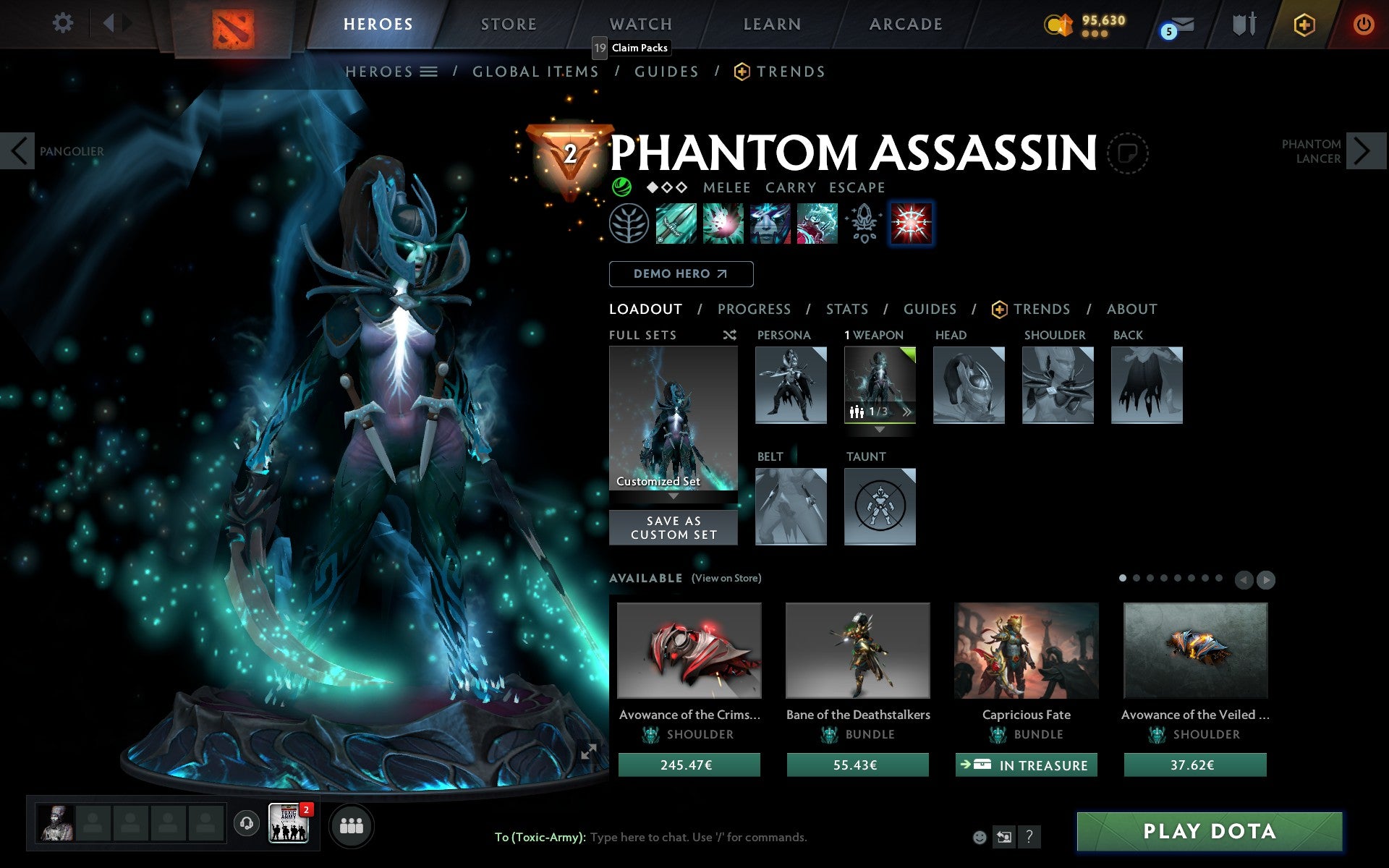Select the Stifling Dagger ability icon

pos(674,223)
